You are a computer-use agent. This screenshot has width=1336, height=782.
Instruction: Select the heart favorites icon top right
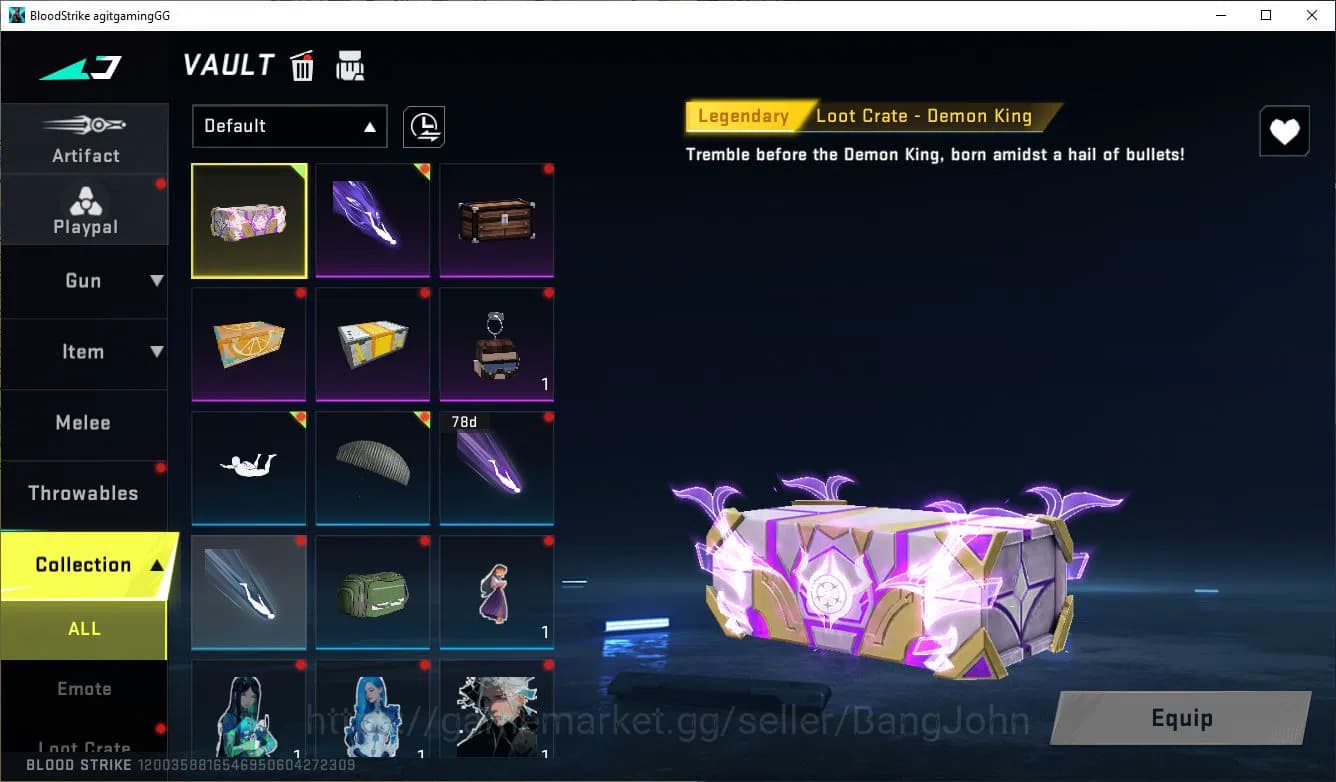tap(1284, 130)
